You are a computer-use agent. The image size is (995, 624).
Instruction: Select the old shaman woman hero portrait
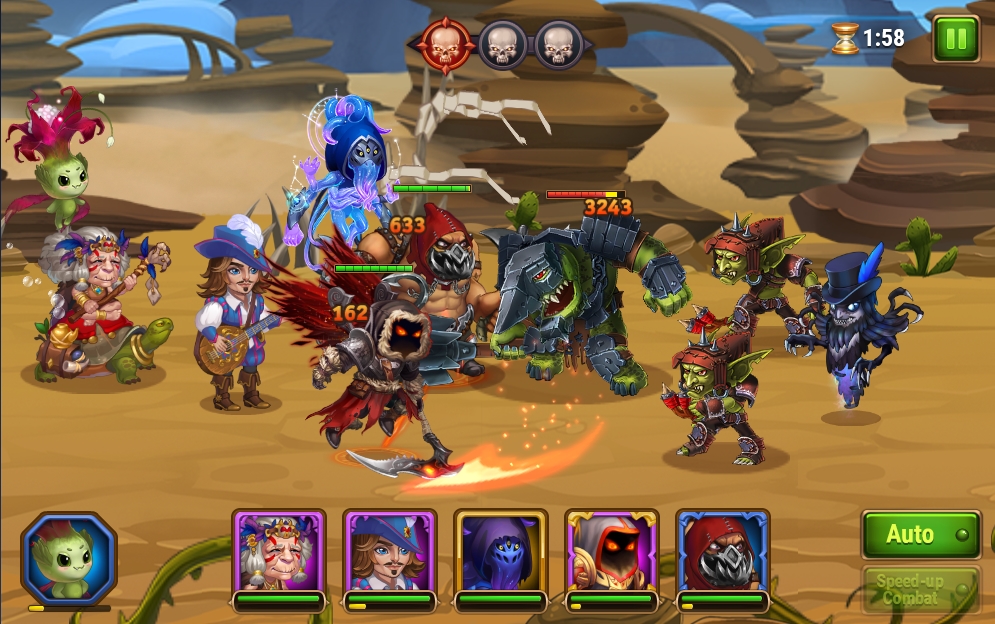tap(279, 552)
